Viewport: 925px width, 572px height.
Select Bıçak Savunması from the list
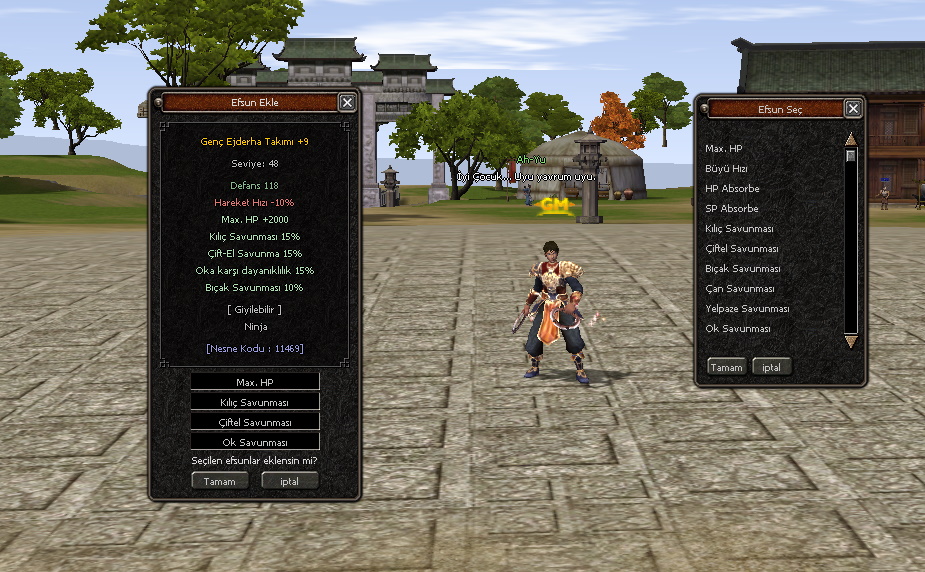click(x=742, y=269)
